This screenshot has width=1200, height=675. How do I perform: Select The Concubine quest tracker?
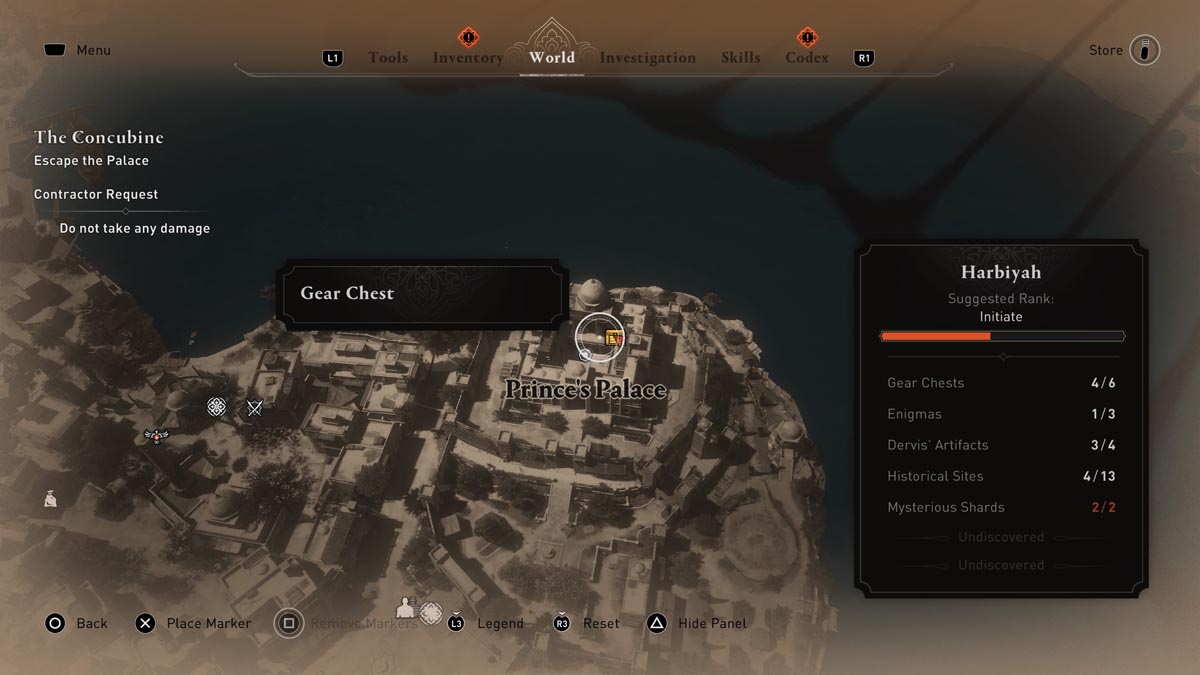tap(98, 137)
